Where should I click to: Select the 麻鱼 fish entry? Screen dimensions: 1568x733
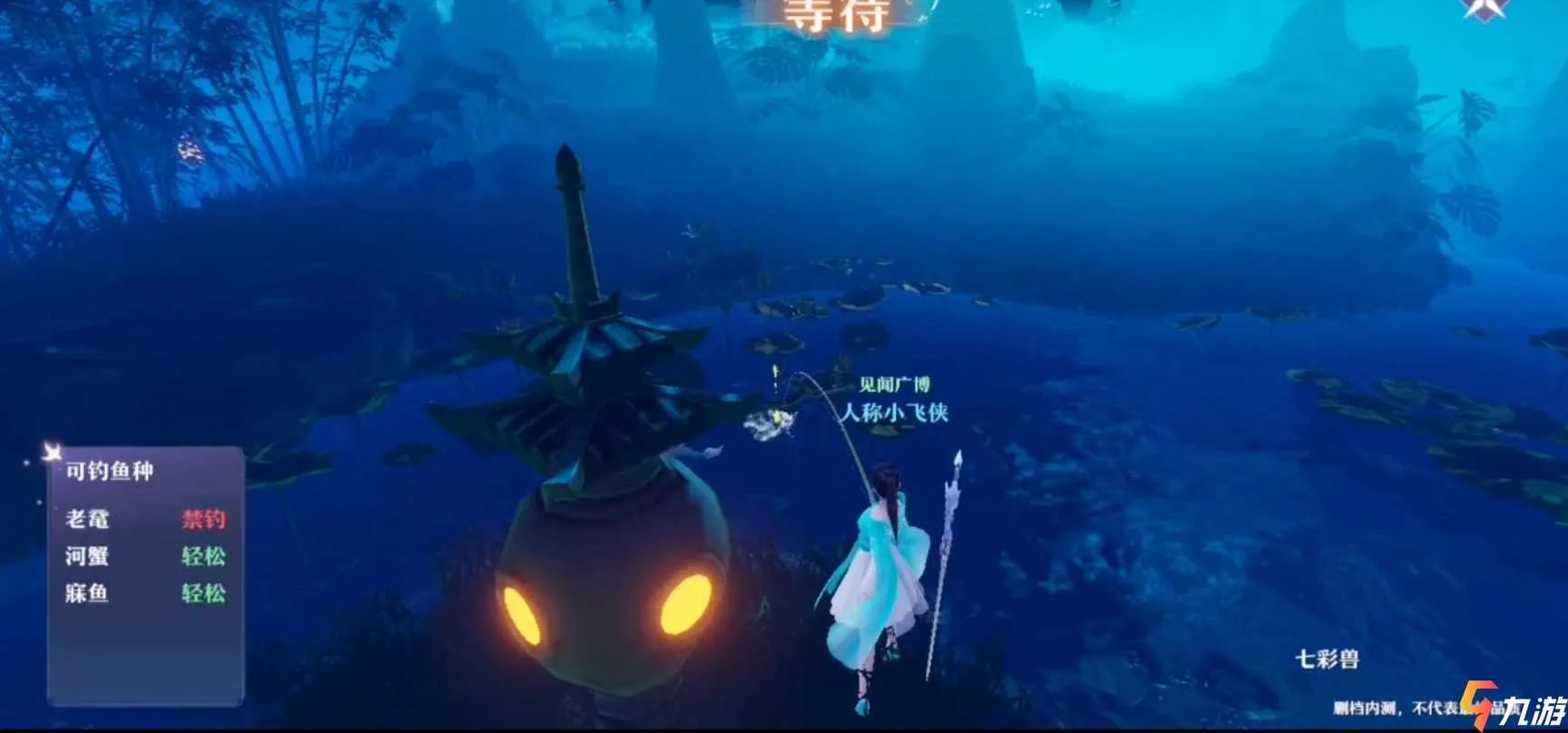[145, 594]
